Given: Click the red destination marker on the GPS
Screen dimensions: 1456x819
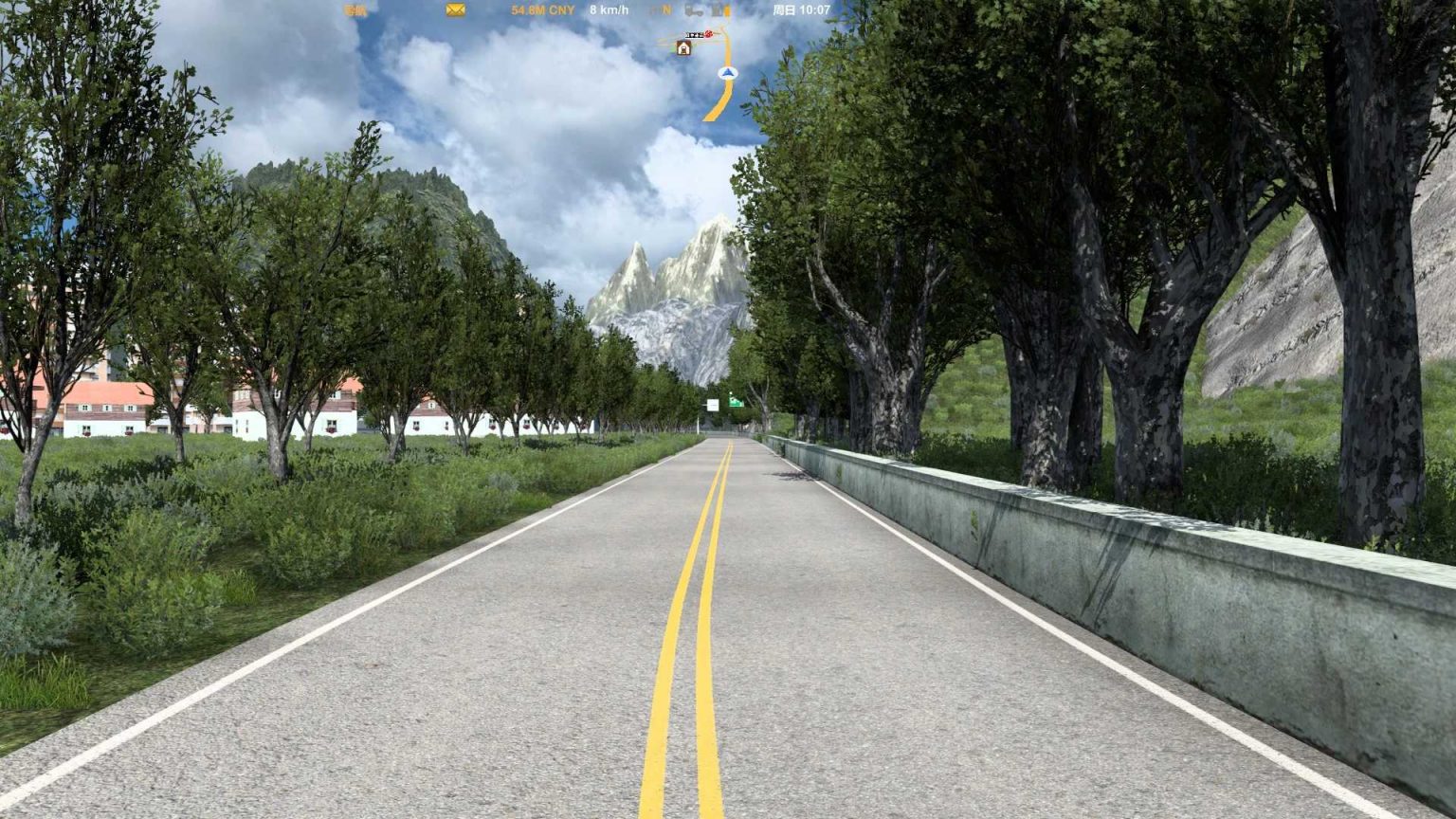Looking at the screenshot, I should point(709,34).
